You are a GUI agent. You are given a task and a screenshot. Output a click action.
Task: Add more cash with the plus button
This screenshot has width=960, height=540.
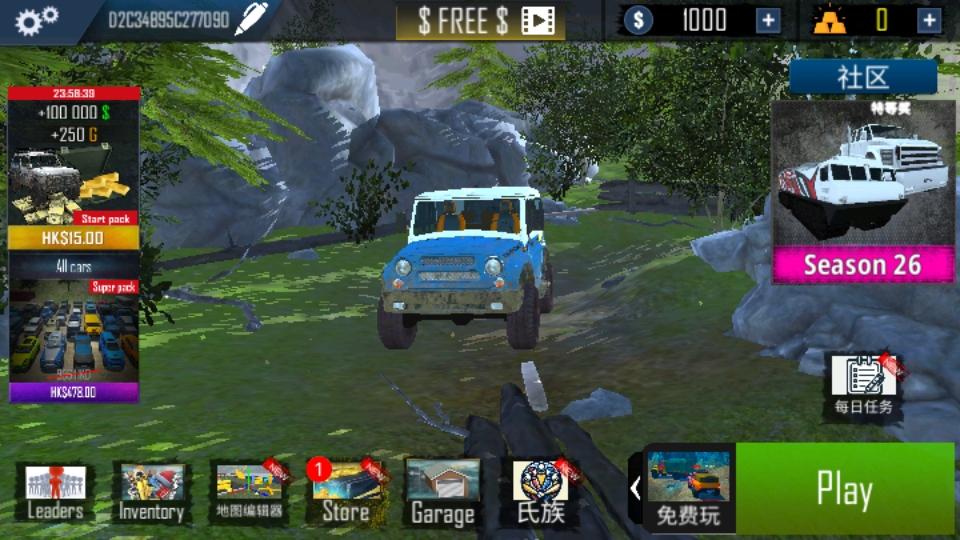[x=768, y=20]
